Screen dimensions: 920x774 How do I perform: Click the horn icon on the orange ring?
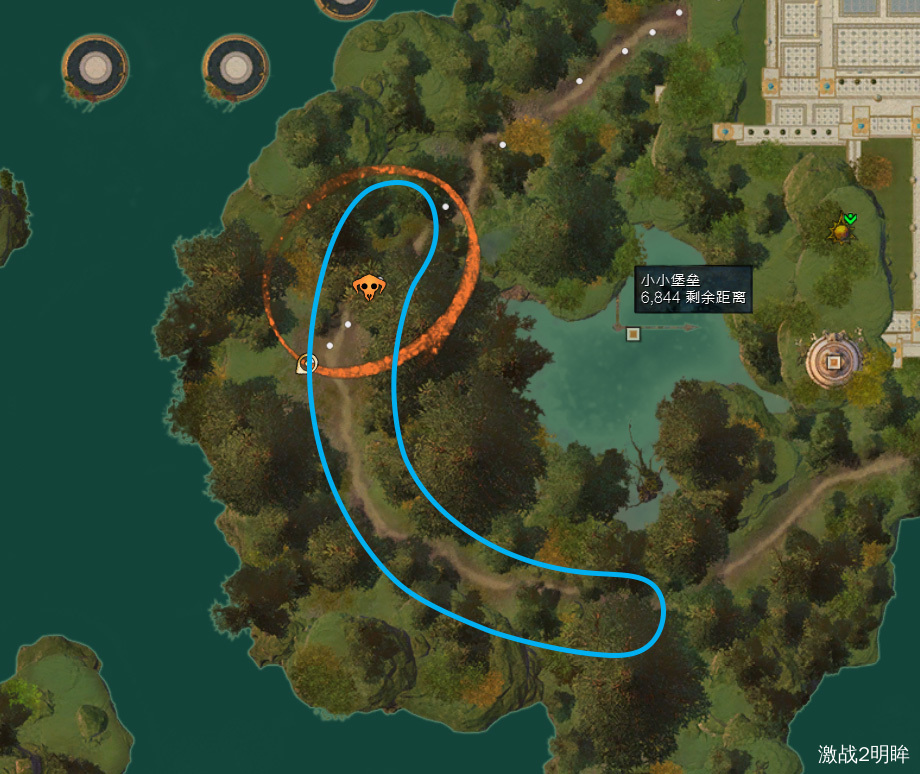307,364
